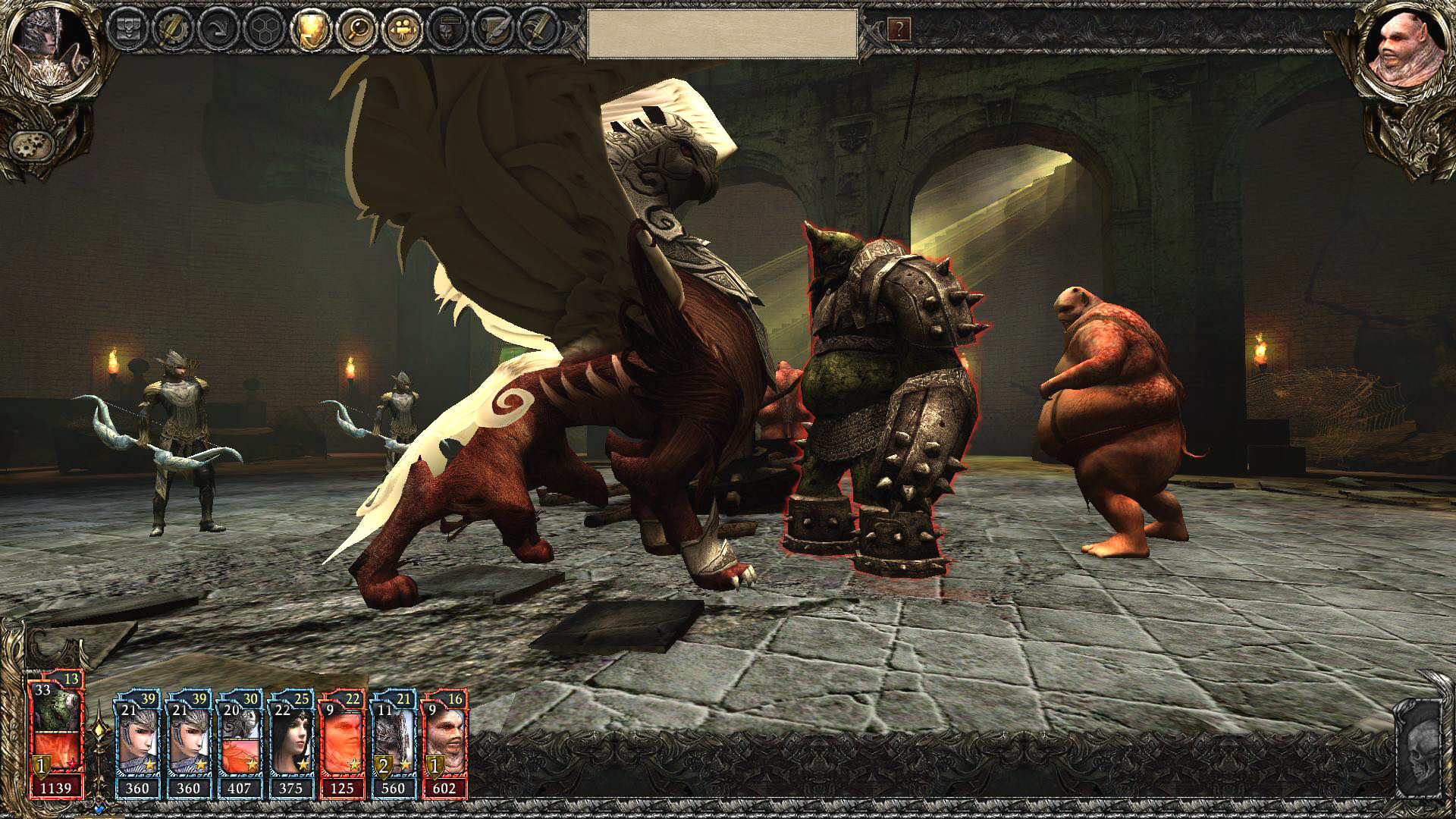Open the gears settings button
The image size is (1456, 819).
(x=31, y=144)
